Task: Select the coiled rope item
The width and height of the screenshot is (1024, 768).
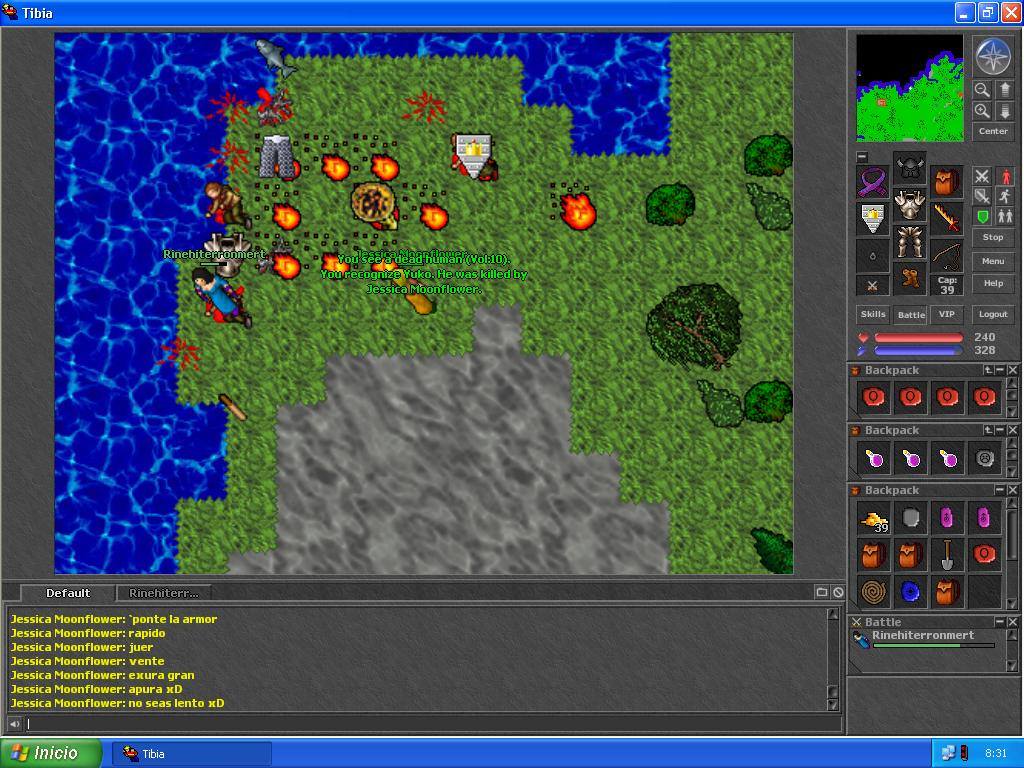Action: point(873,591)
